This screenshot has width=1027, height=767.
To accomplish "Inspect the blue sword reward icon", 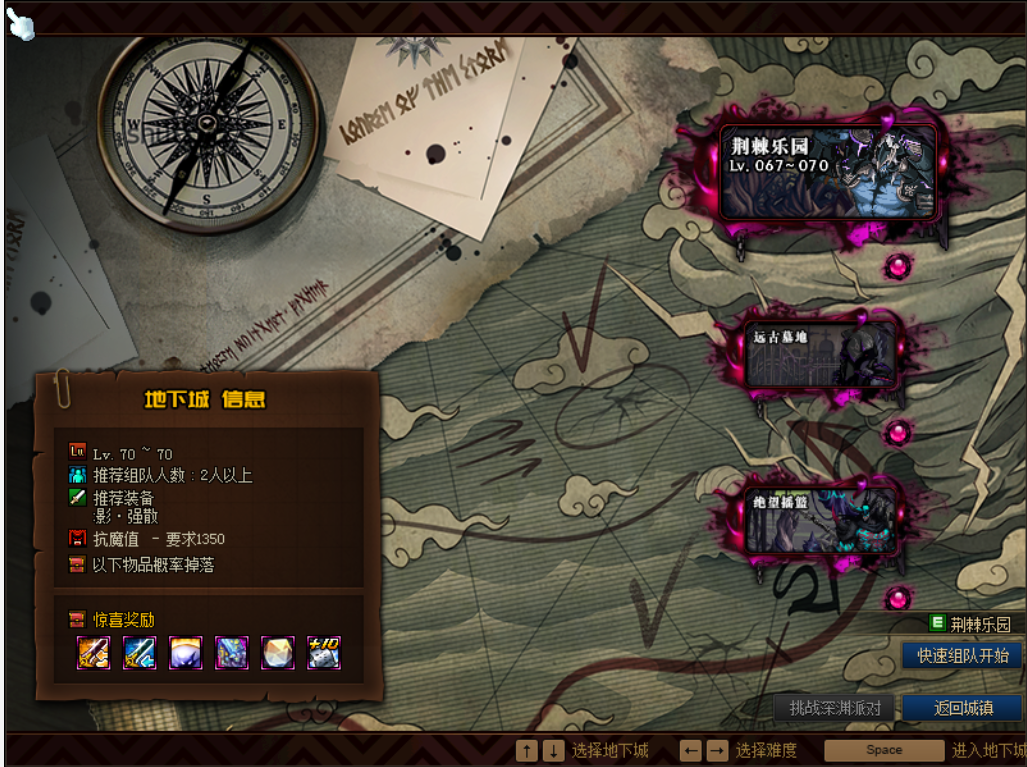I will click(140, 652).
